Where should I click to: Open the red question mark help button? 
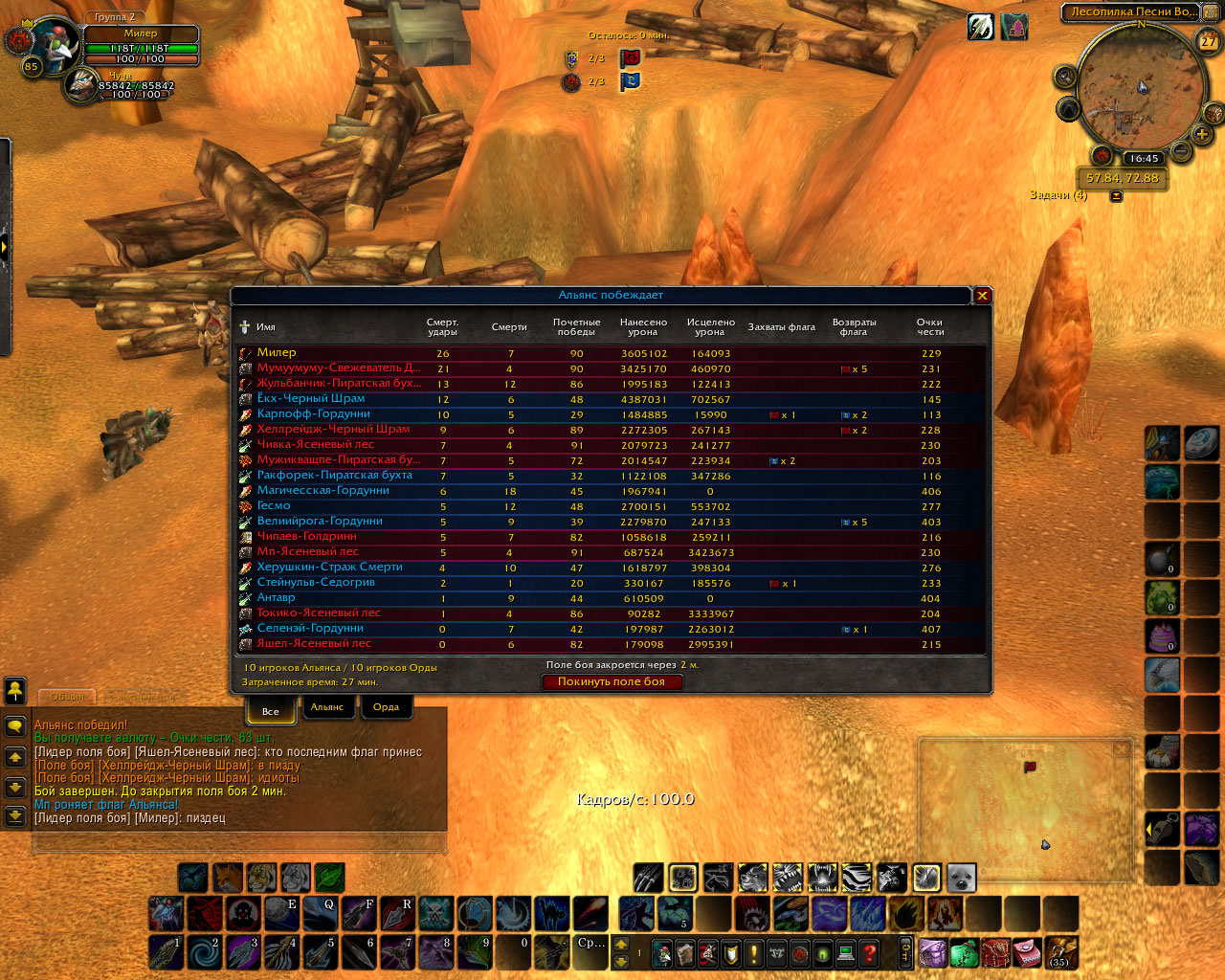click(869, 953)
